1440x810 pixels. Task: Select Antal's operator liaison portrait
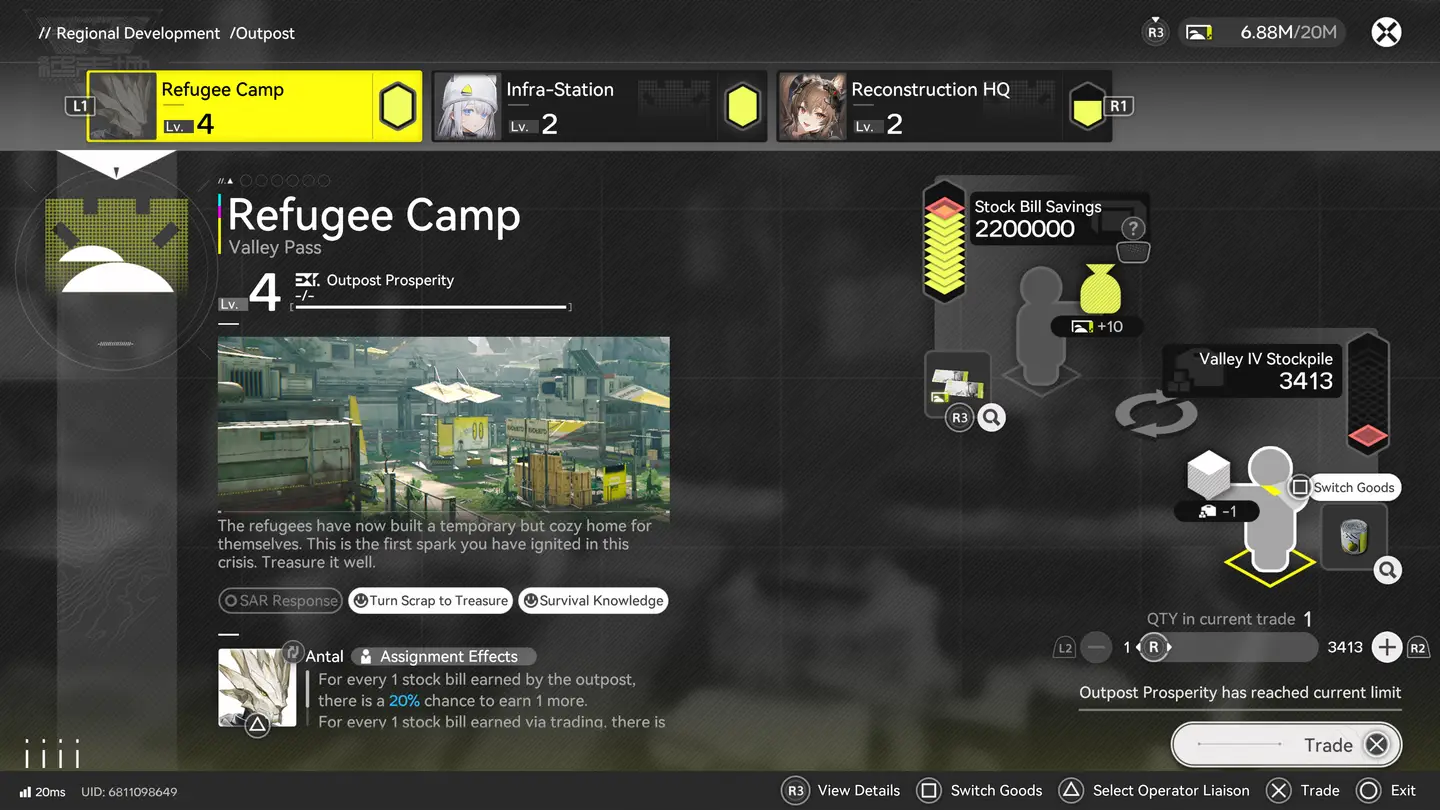(x=257, y=687)
